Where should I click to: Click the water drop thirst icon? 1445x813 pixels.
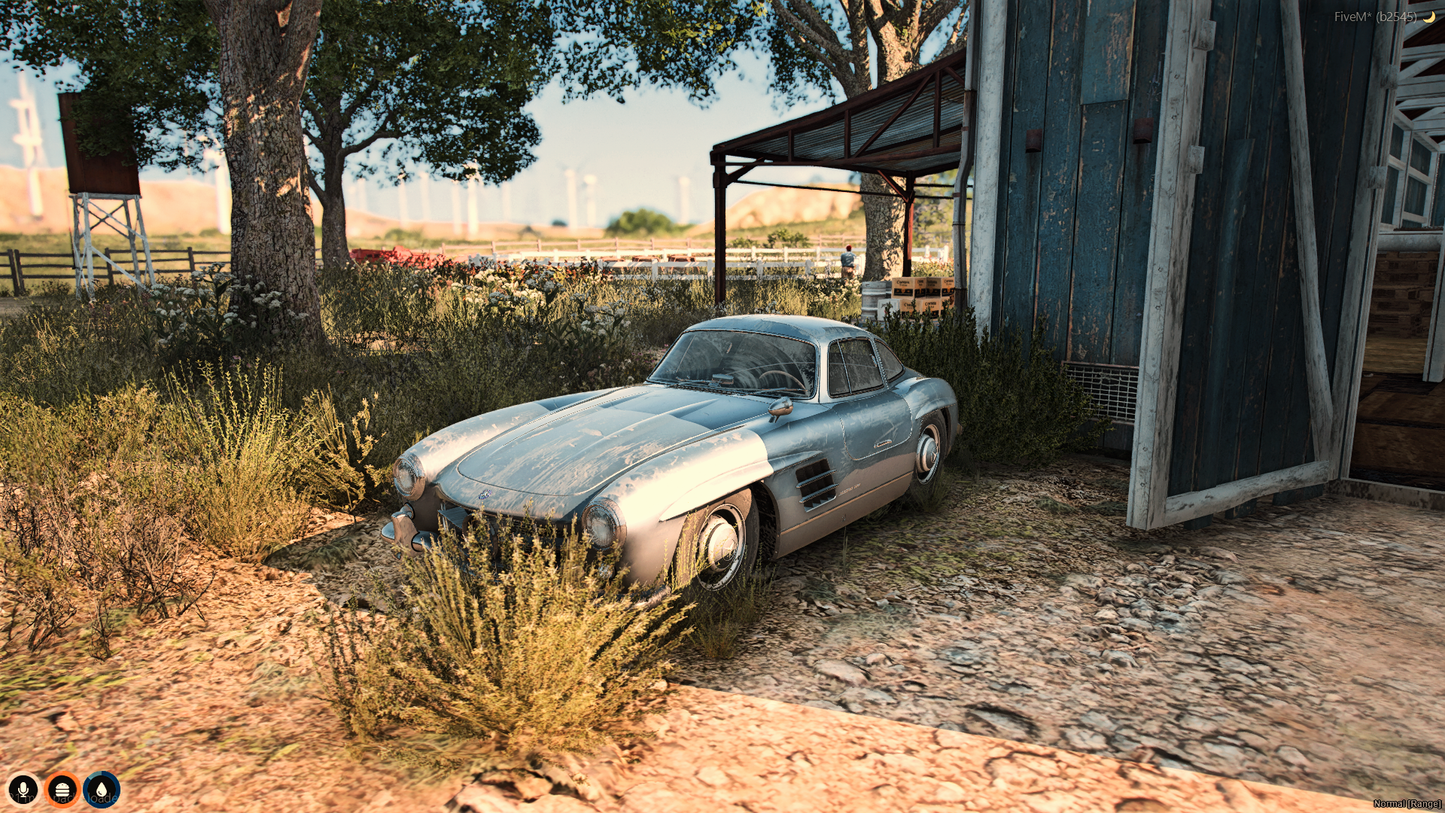click(x=101, y=790)
